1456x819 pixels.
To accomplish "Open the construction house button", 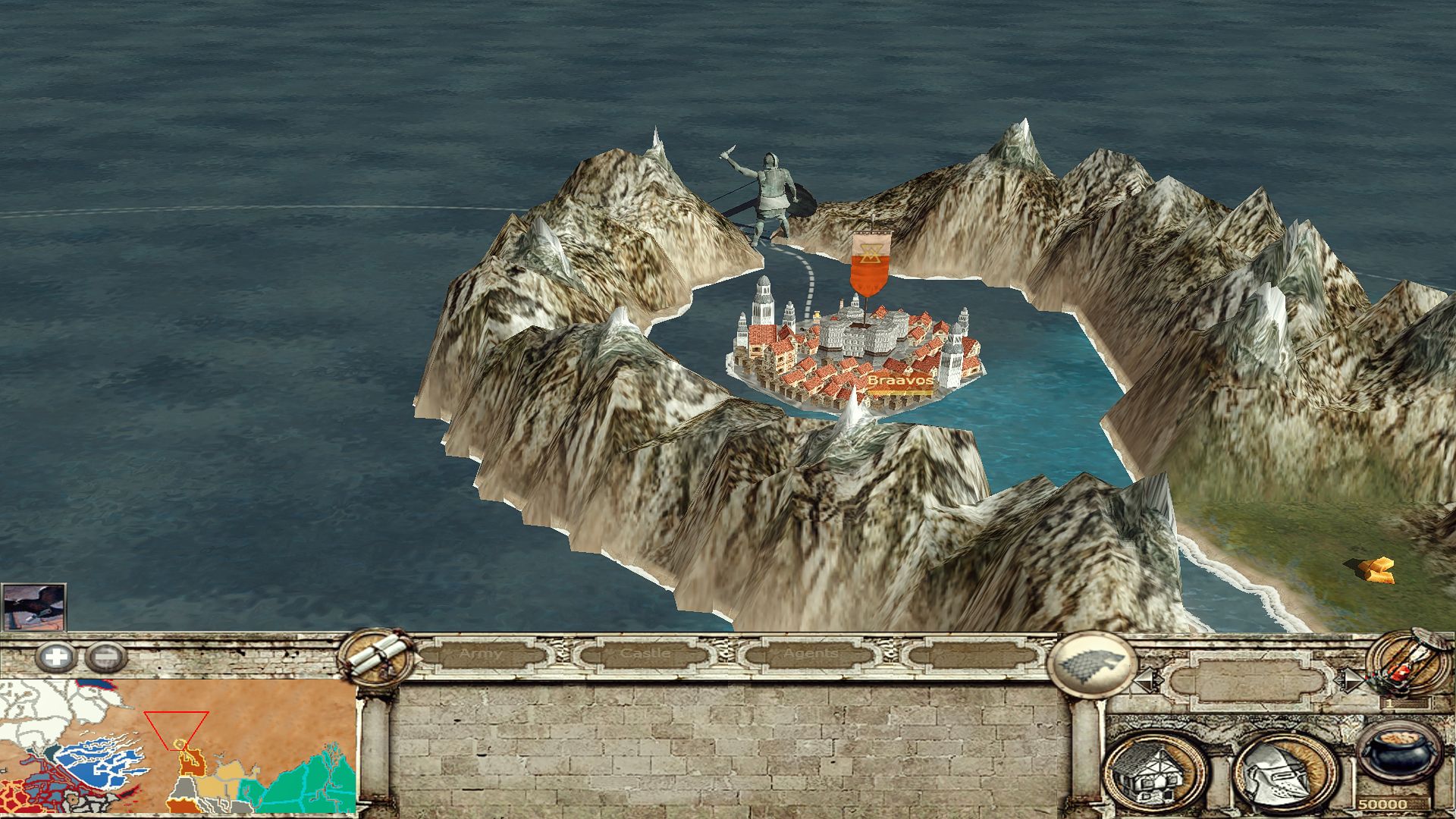I will click(x=1155, y=773).
